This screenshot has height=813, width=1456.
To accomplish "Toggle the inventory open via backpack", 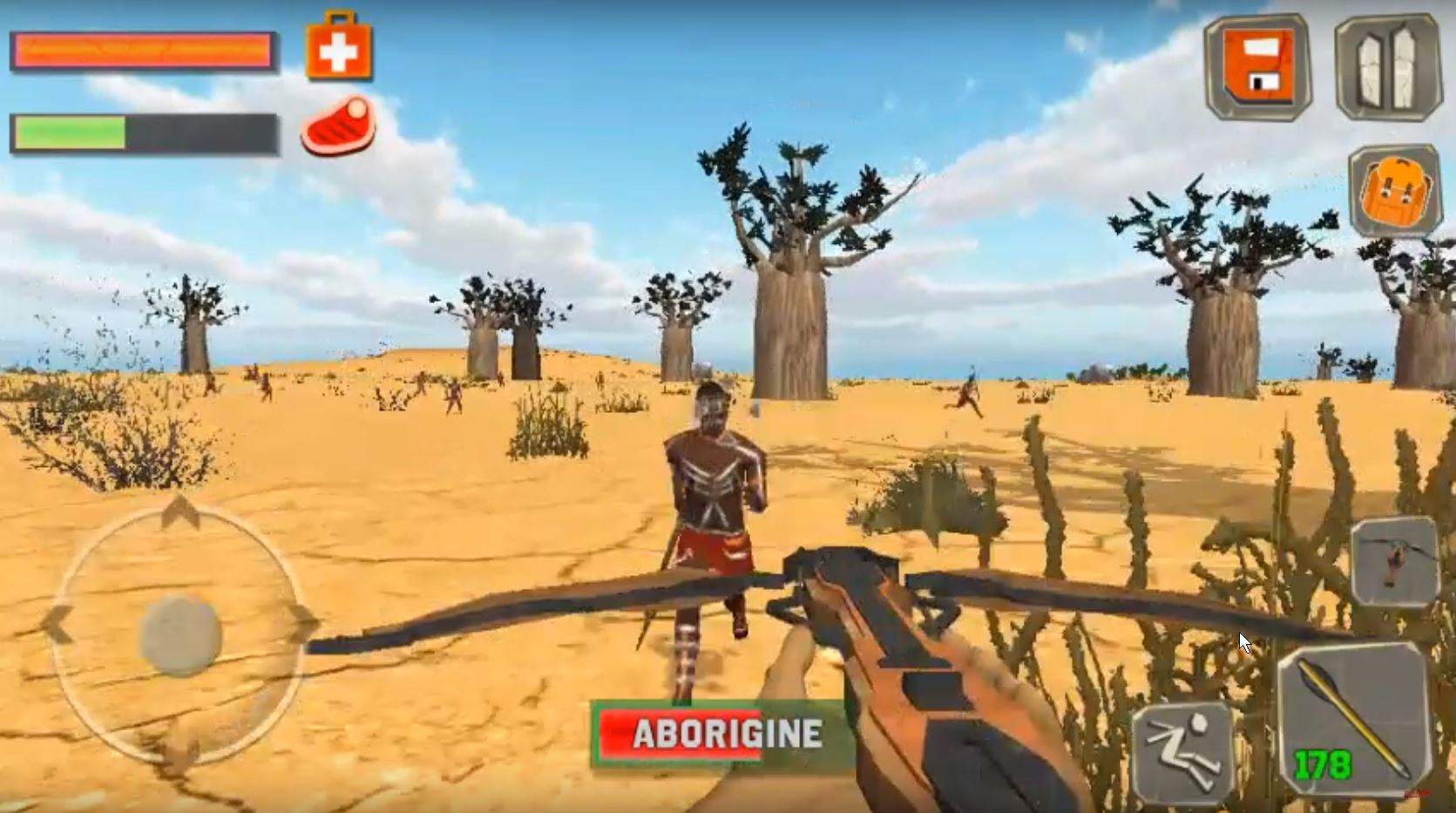I will click(1395, 193).
